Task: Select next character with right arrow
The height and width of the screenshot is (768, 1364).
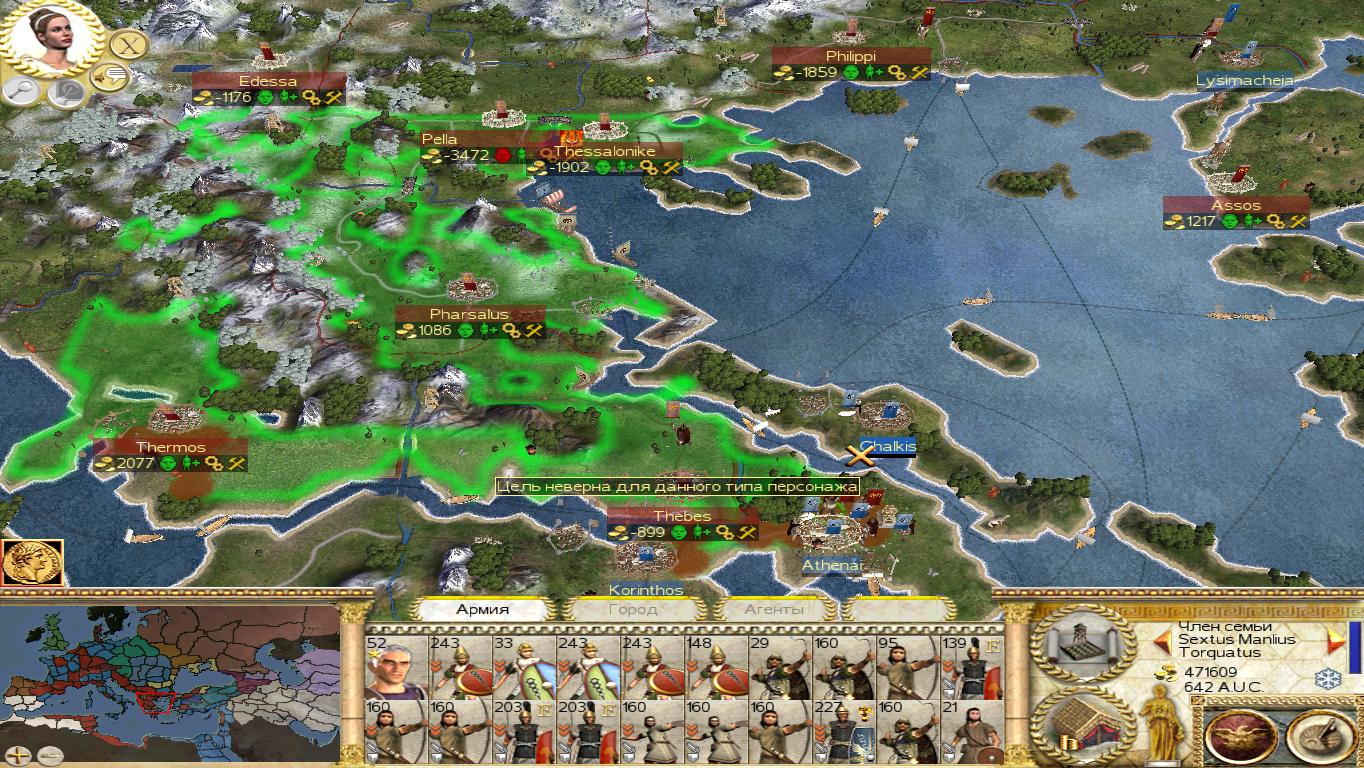Action: [1334, 639]
